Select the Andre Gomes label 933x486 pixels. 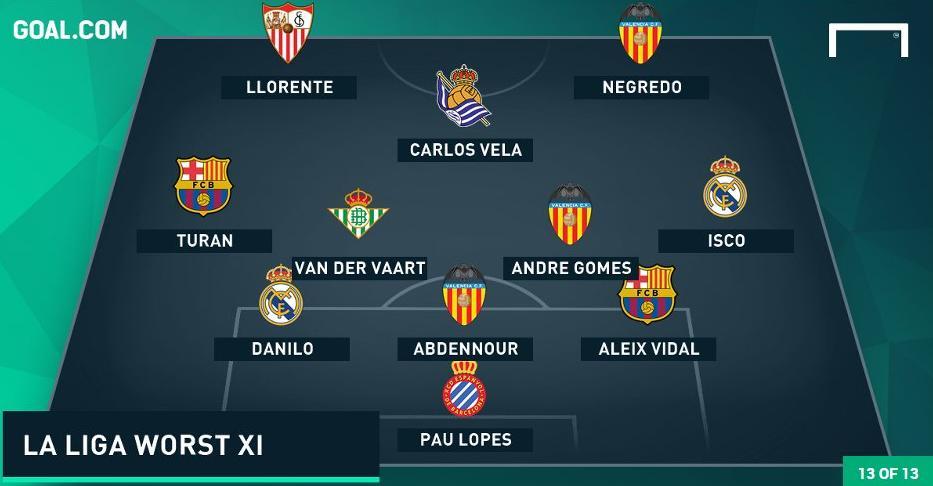pos(571,268)
